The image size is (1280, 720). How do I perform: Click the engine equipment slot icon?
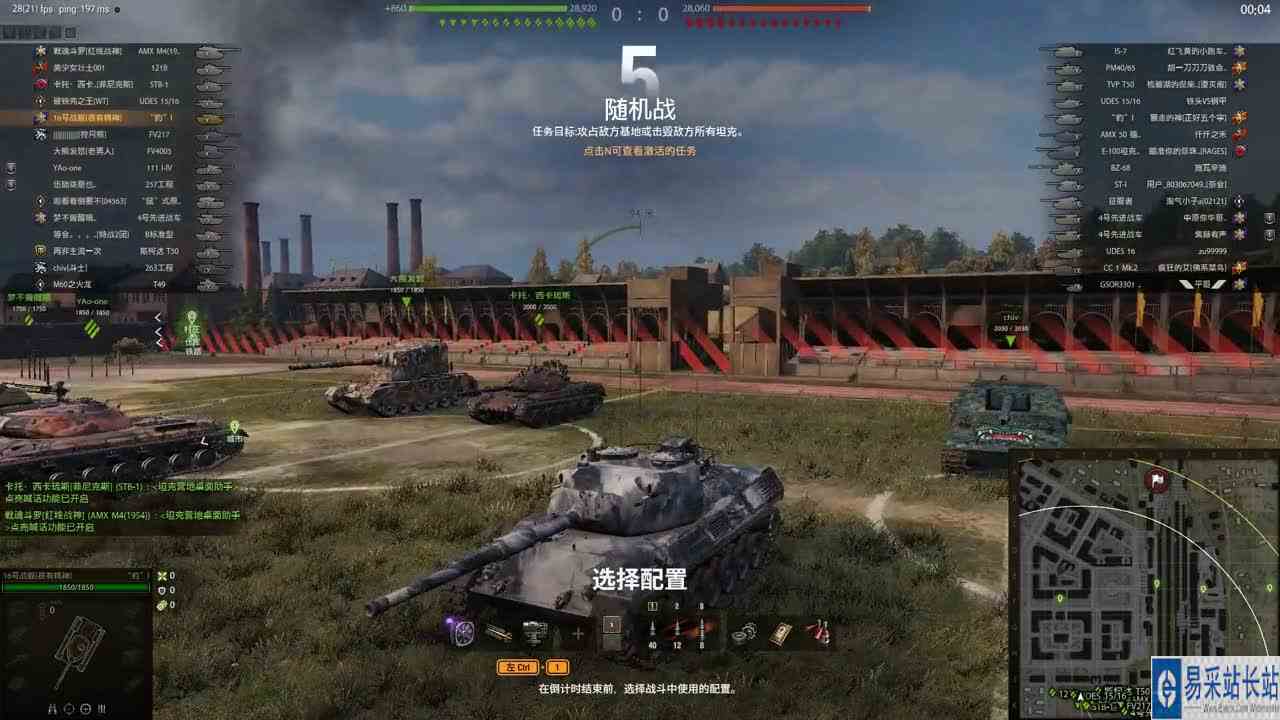click(531, 631)
